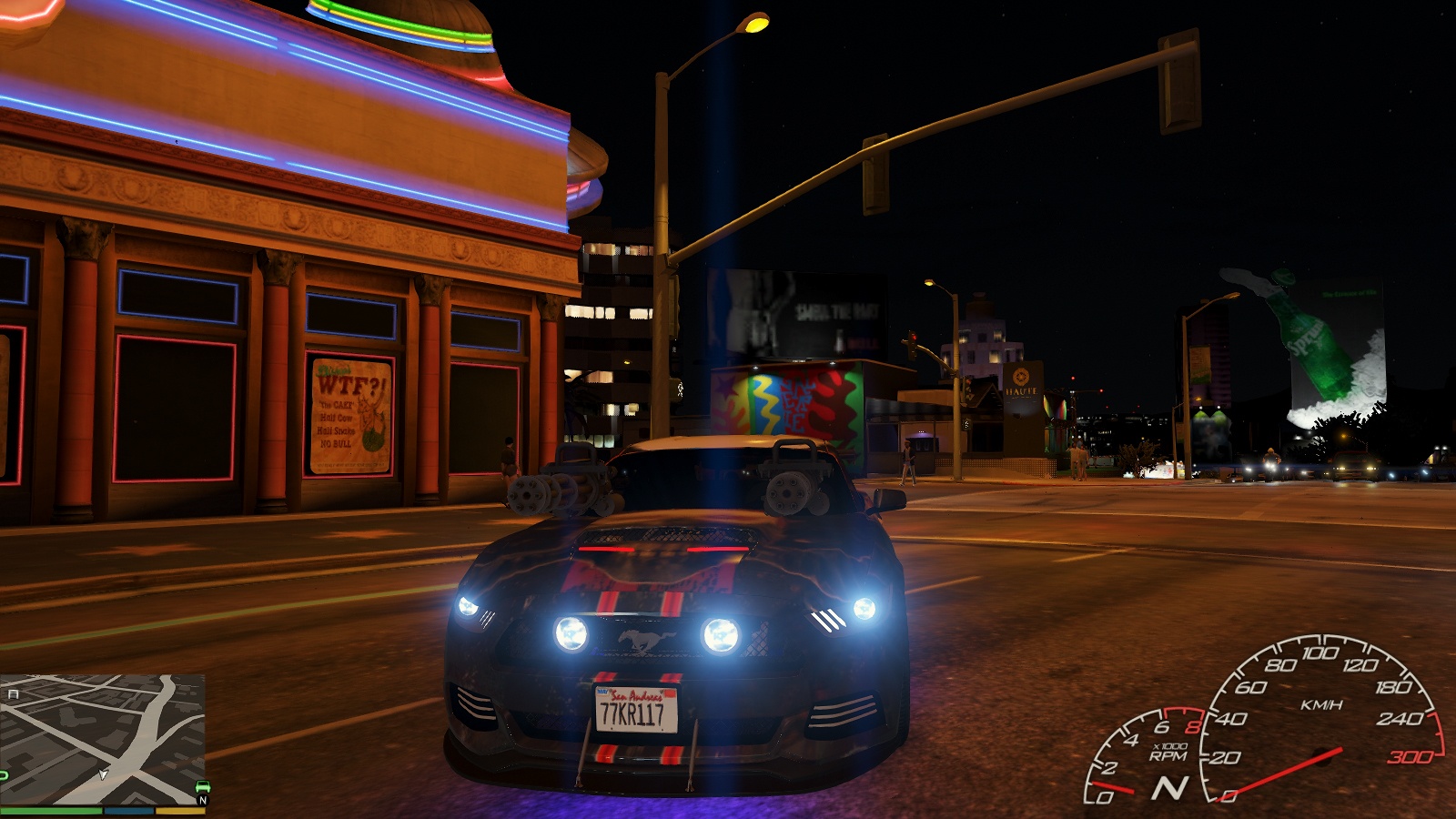Select the garage blip on the minimap
The image size is (1456, 819).
(13, 694)
